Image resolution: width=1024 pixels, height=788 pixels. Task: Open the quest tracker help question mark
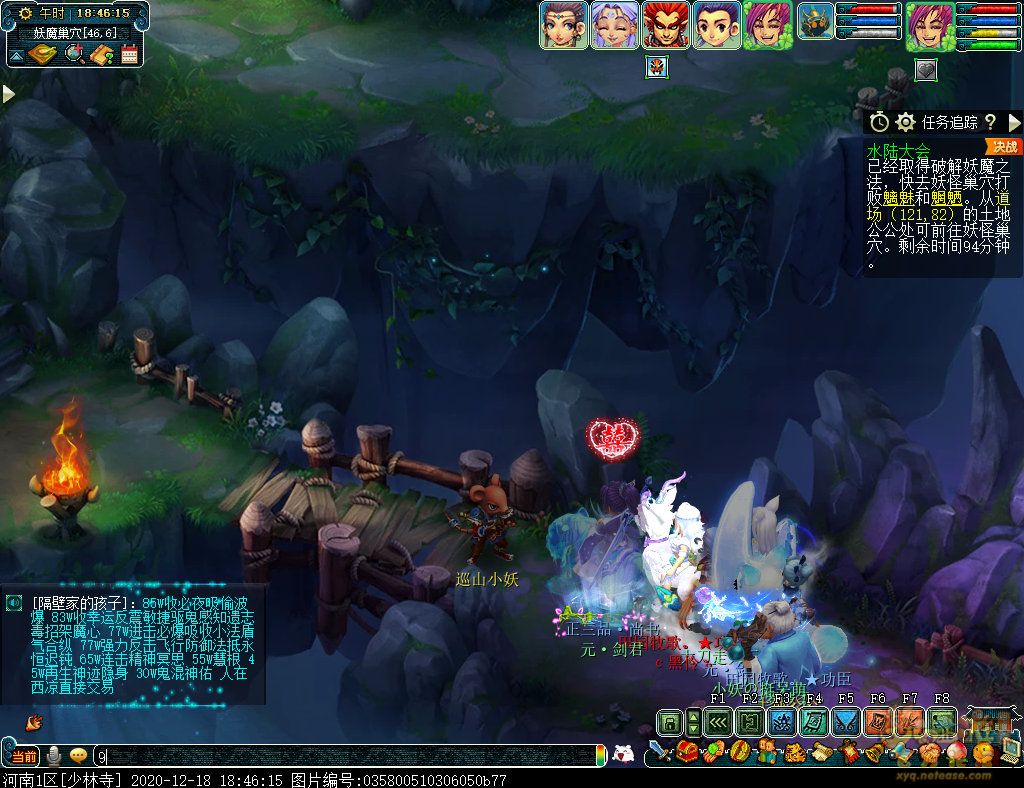[990, 122]
